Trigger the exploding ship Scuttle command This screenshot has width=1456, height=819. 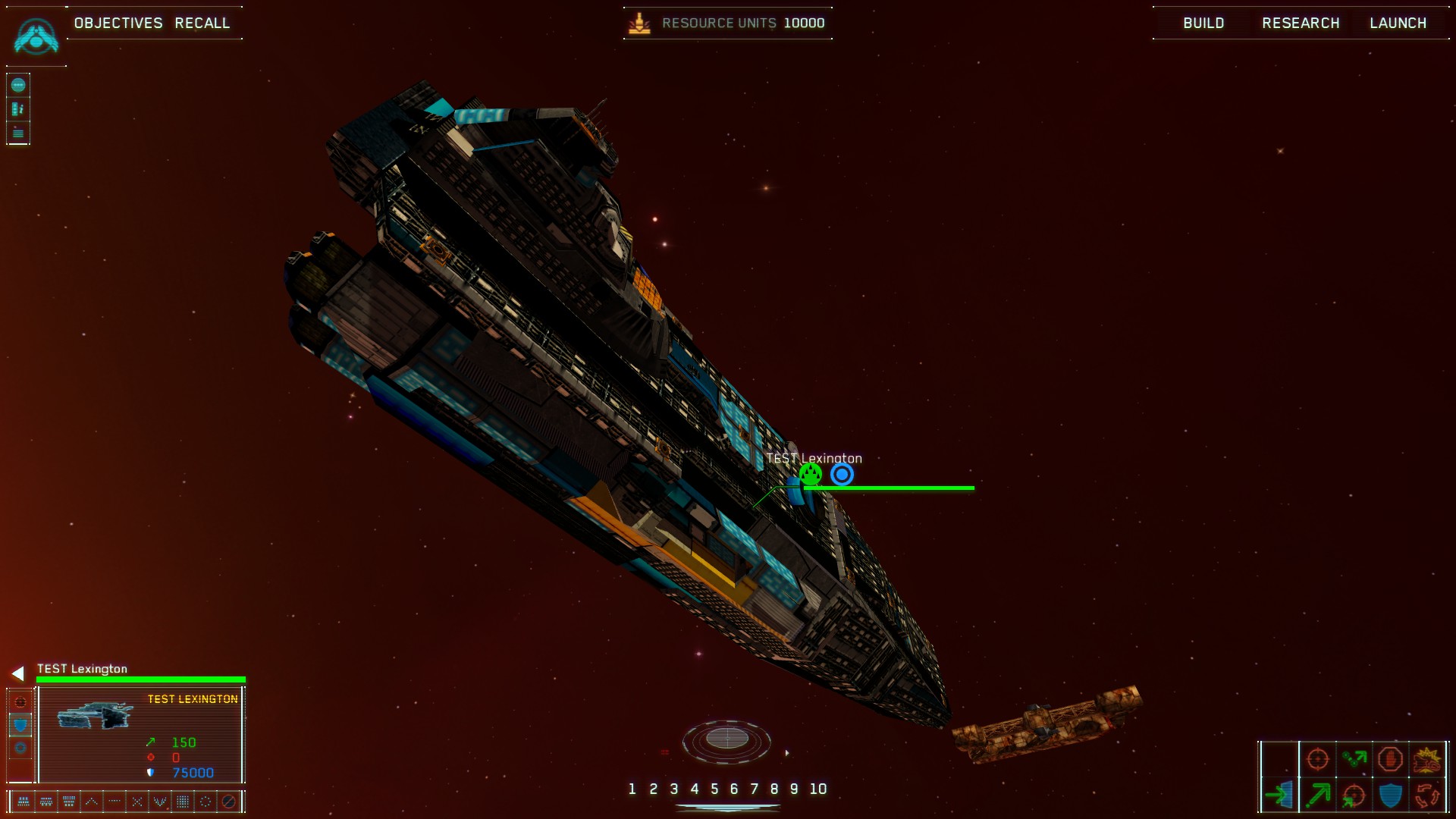point(1427,758)
